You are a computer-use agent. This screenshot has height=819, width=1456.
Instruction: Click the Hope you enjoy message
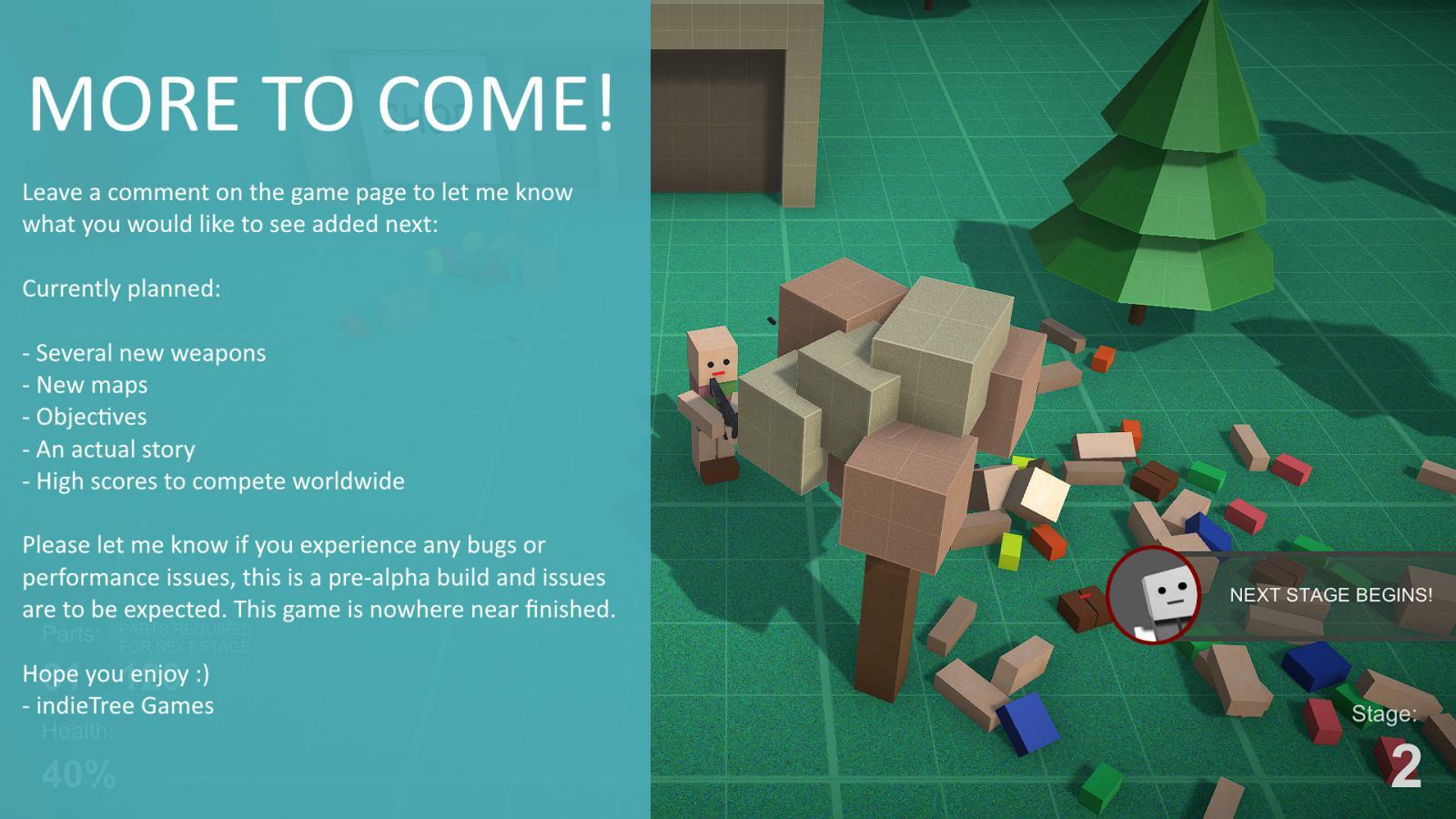click(116, 673)
